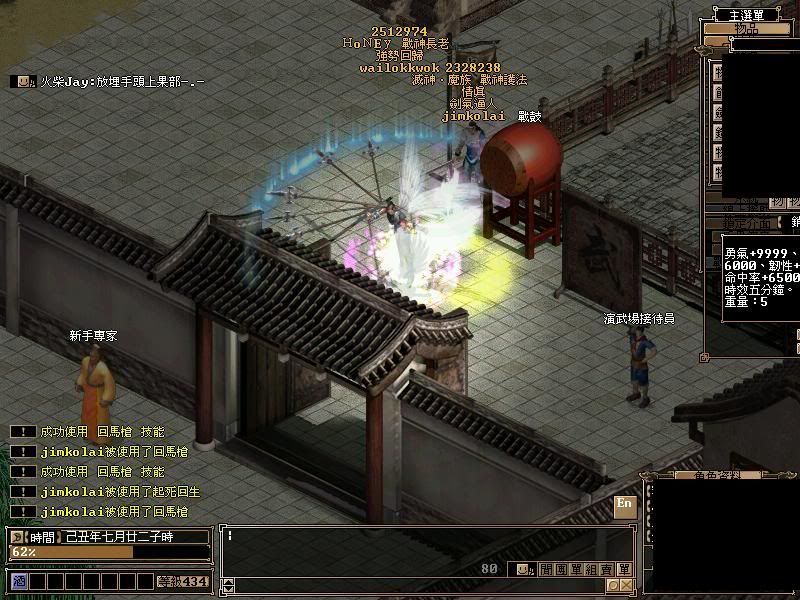This screenshot has height=600, width=800.
Task: Click the round button beside chat close
Action: point(612,585)
